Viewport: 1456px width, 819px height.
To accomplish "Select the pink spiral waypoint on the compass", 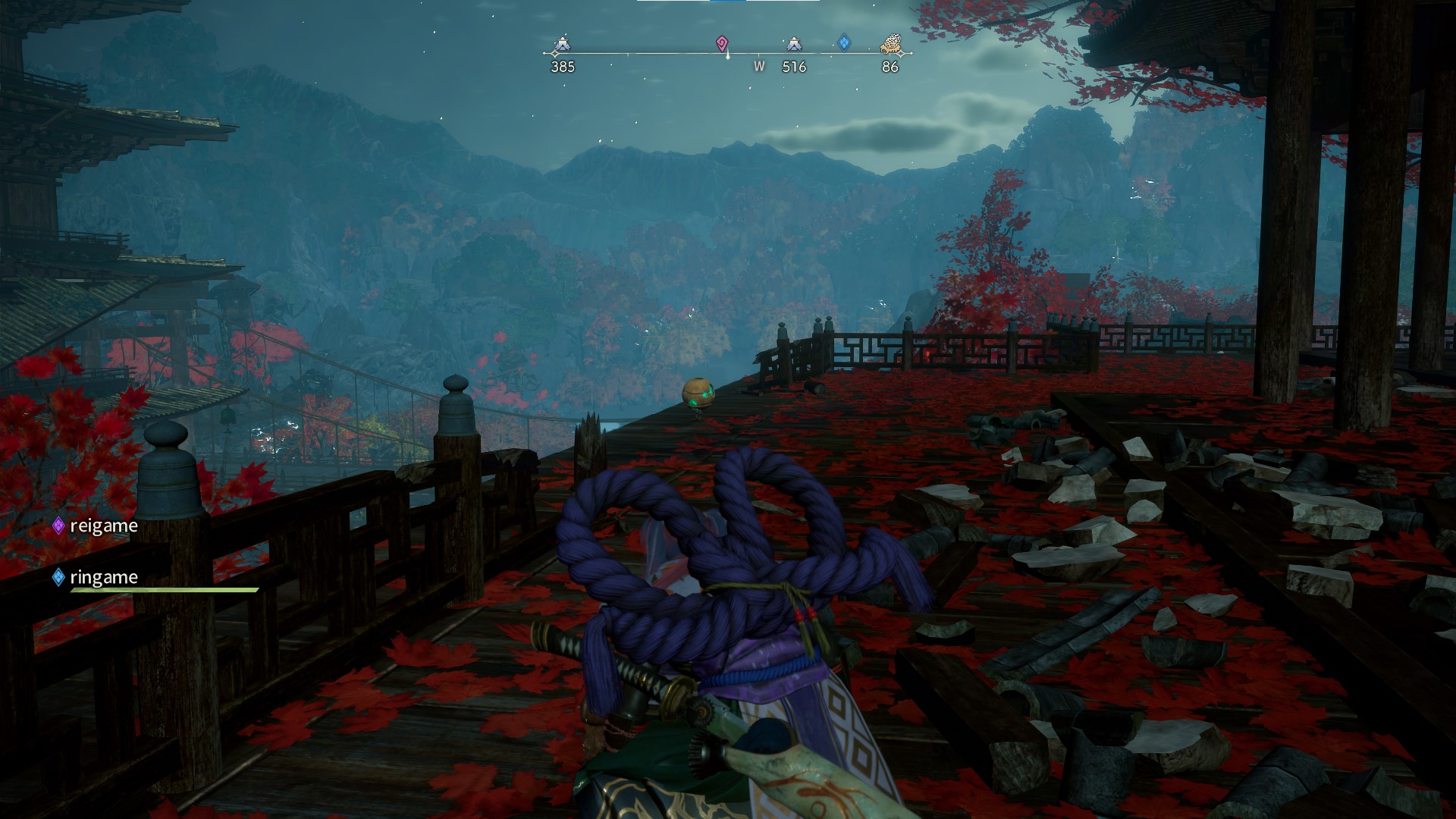I will point(721,44).
